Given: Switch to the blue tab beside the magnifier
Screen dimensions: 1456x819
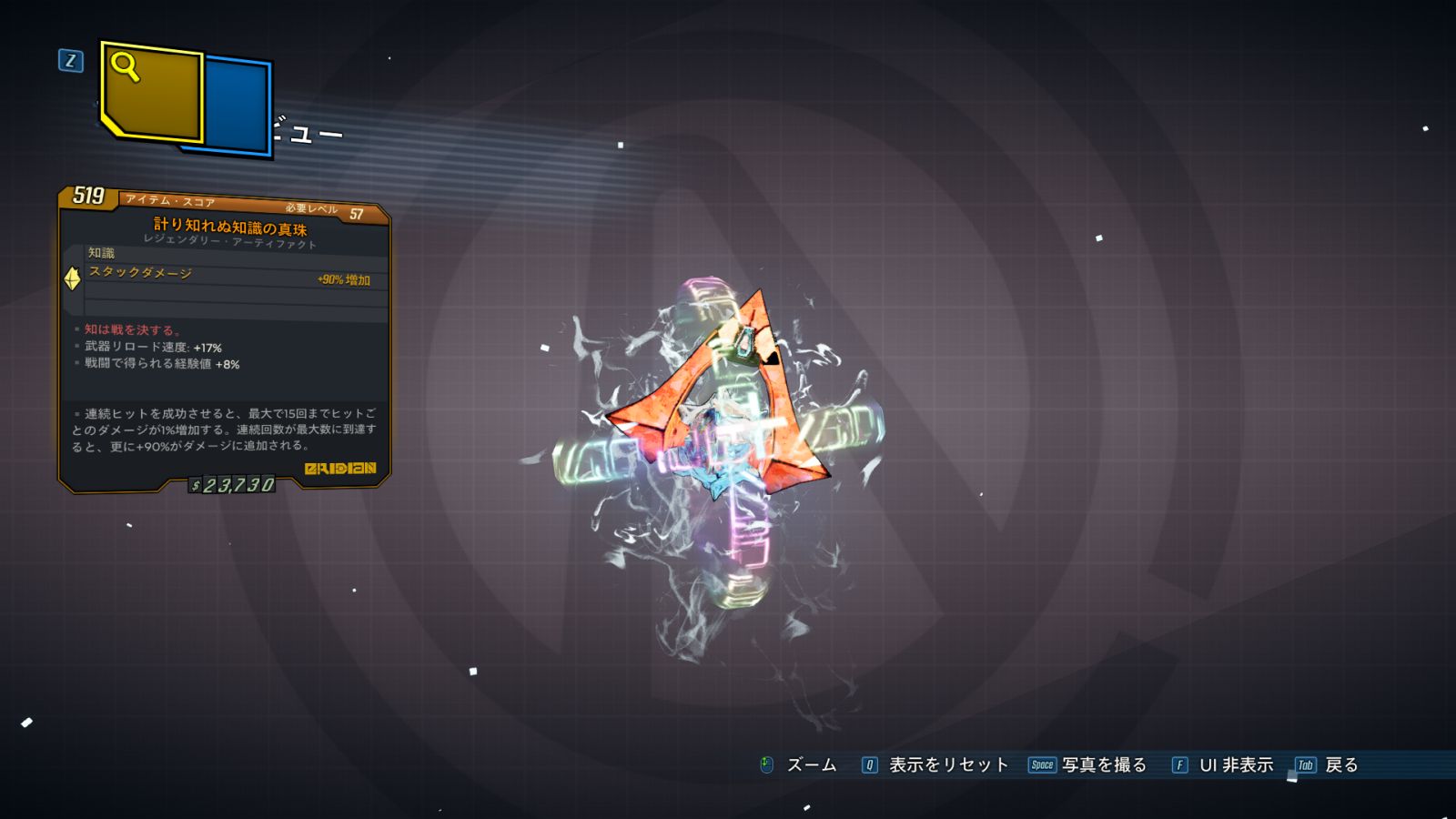Looking at the screenshot, I should click(237, 105).
